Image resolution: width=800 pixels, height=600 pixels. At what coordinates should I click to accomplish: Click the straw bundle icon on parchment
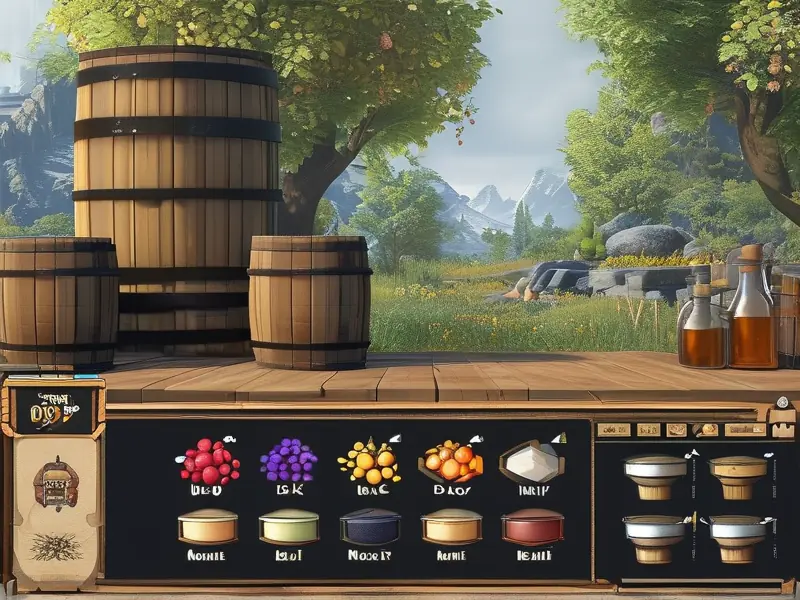click(x=55, y=545)
